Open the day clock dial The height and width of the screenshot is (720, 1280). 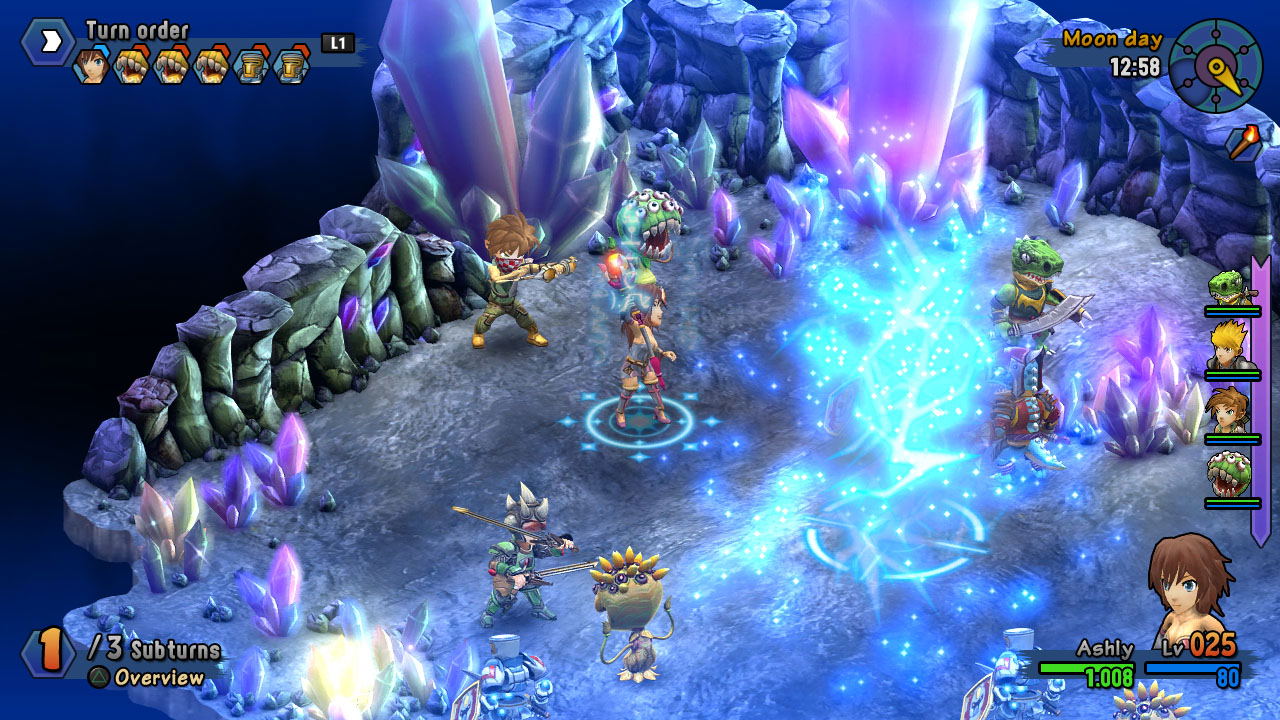1215,66
